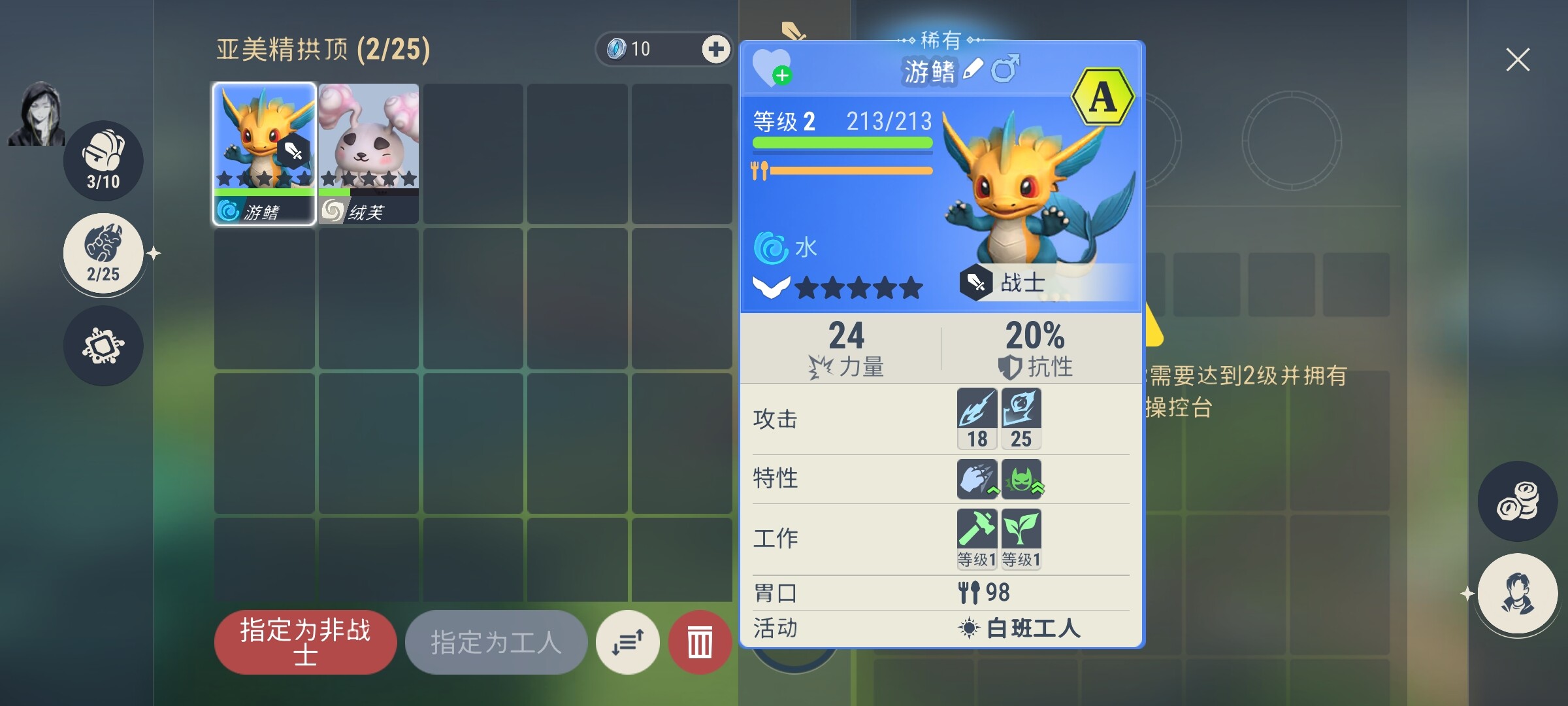The image size is (1568, 706).
Task: View the plant sprout work skill icon
Action: point(1021,539)
